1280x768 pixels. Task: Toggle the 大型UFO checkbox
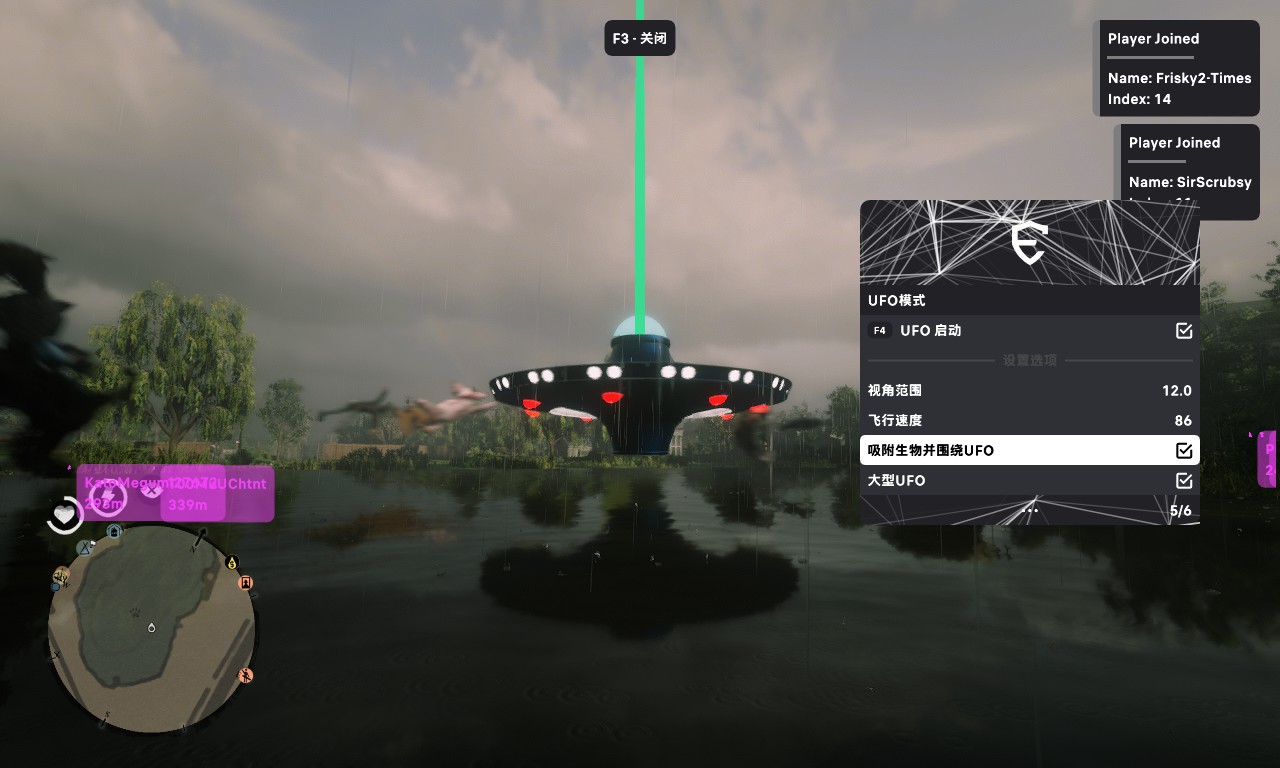click(x=1184, y=481)
